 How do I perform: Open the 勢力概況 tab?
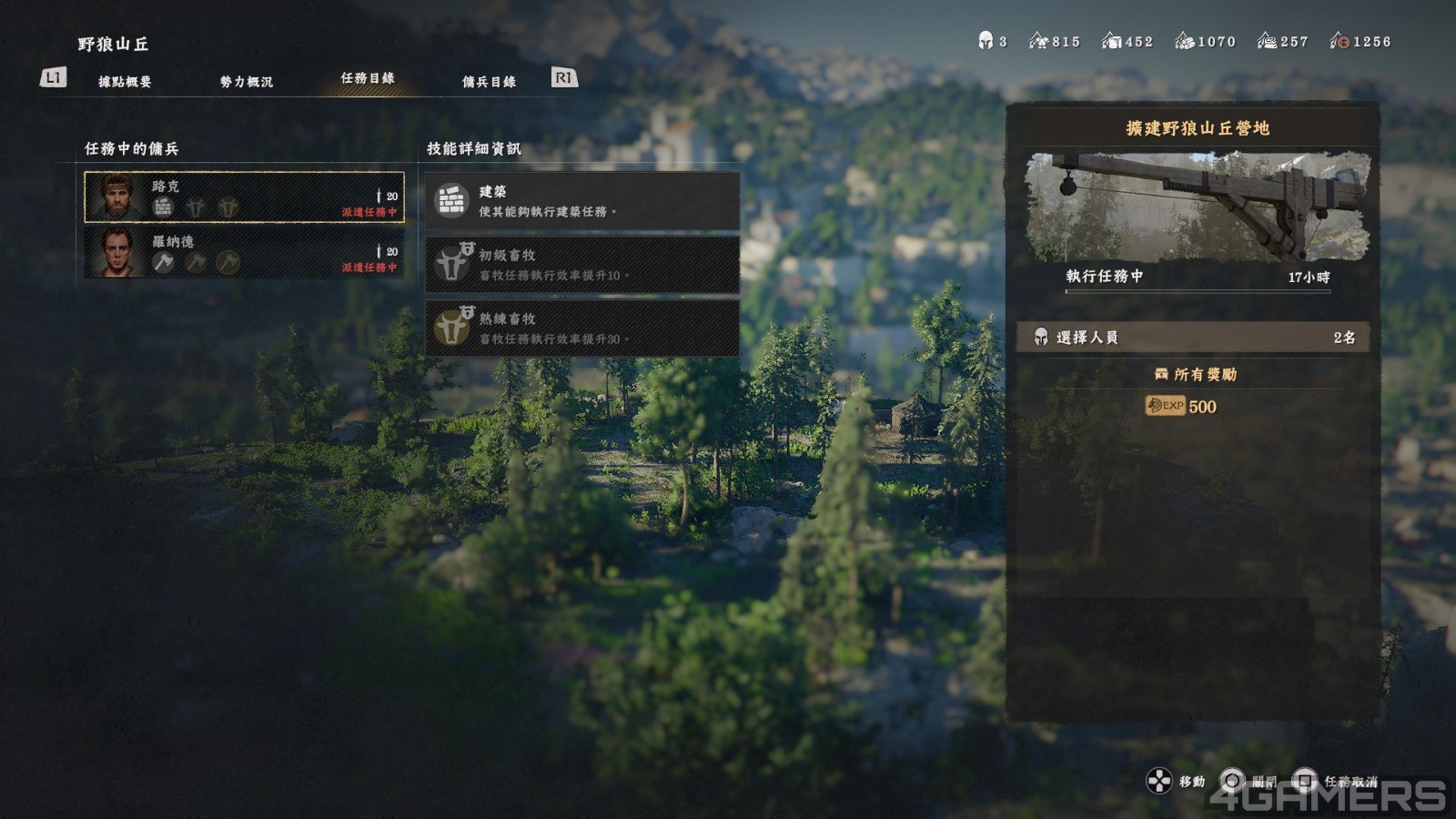(x=246, y=82)
